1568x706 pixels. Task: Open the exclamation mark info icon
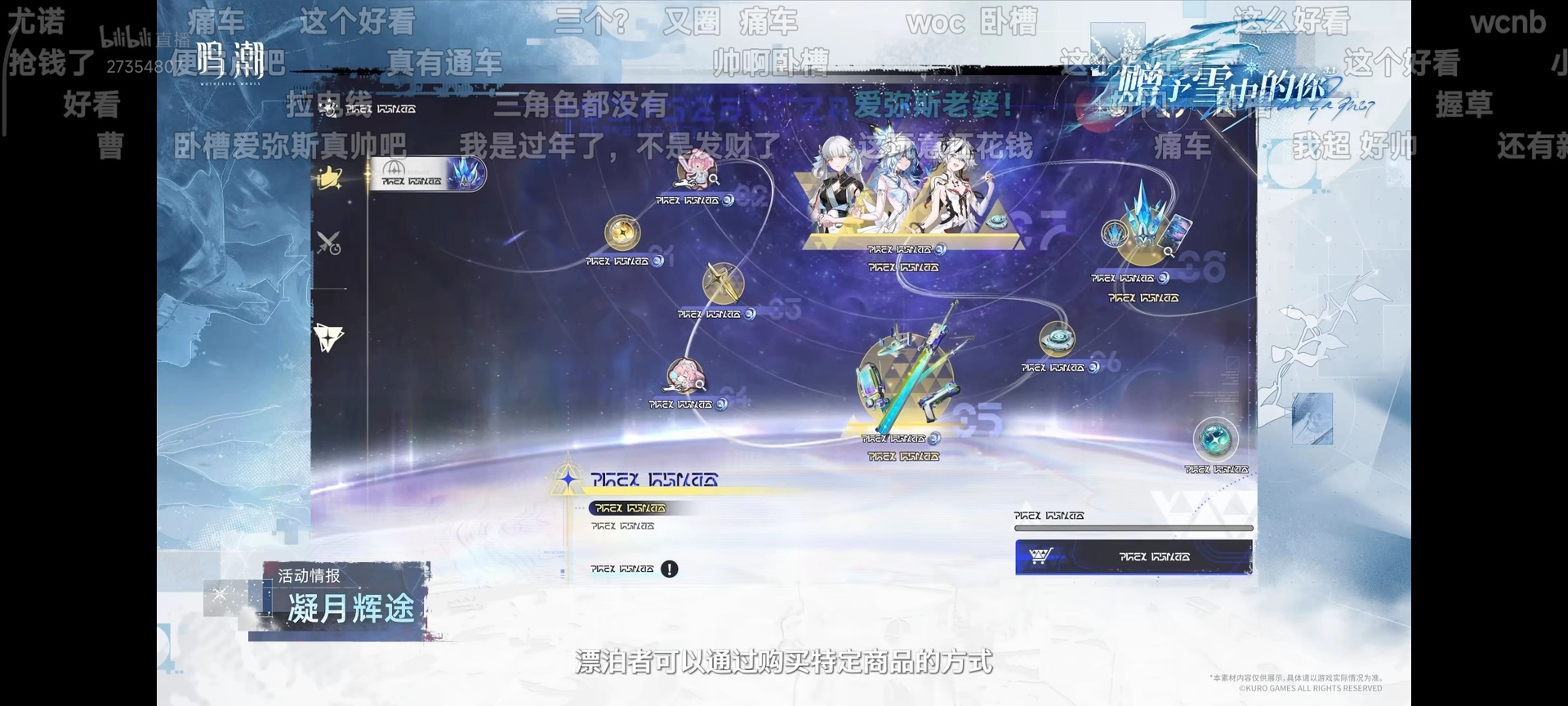[670, 570]
